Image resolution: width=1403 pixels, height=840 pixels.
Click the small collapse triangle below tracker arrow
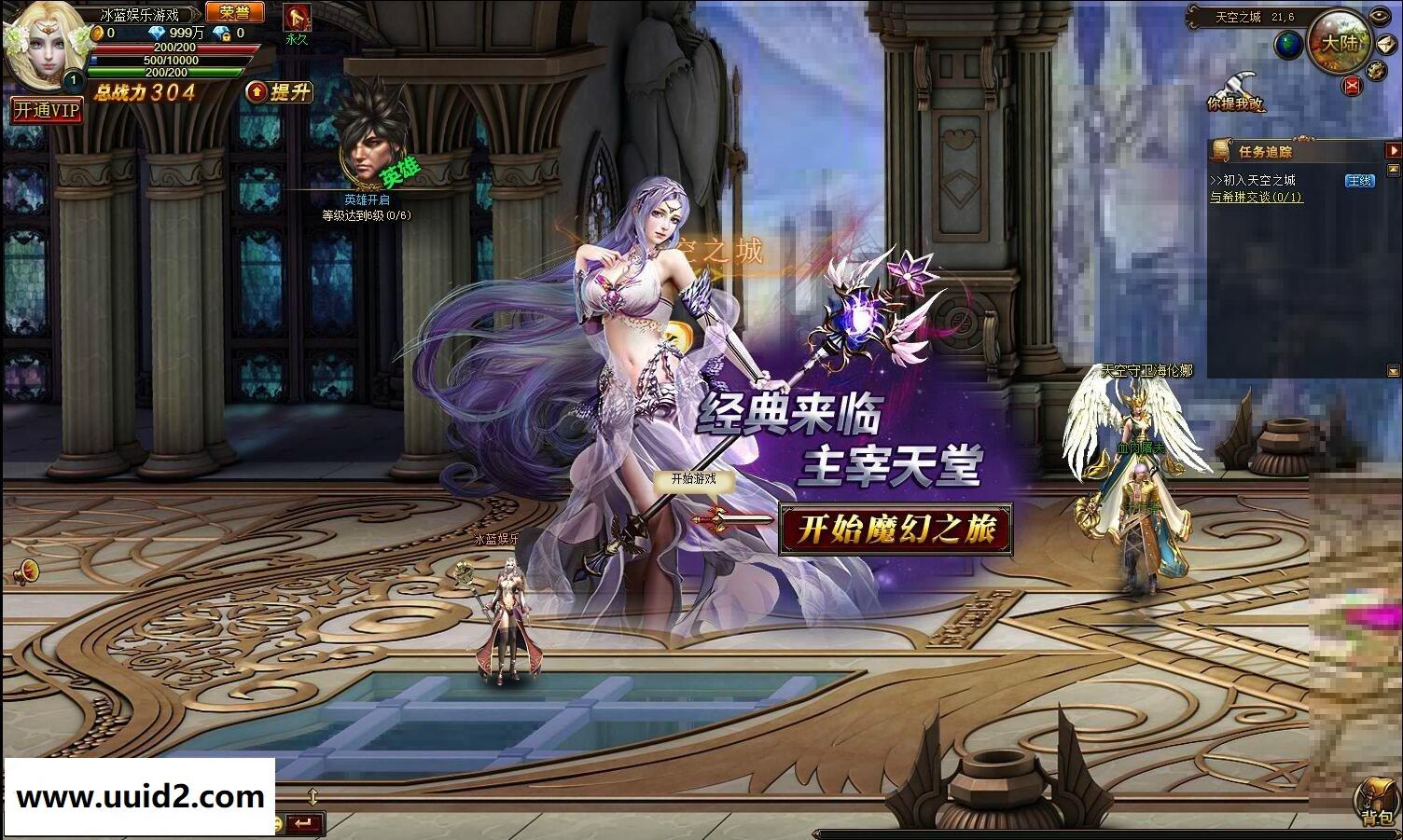coord(1395,168)
